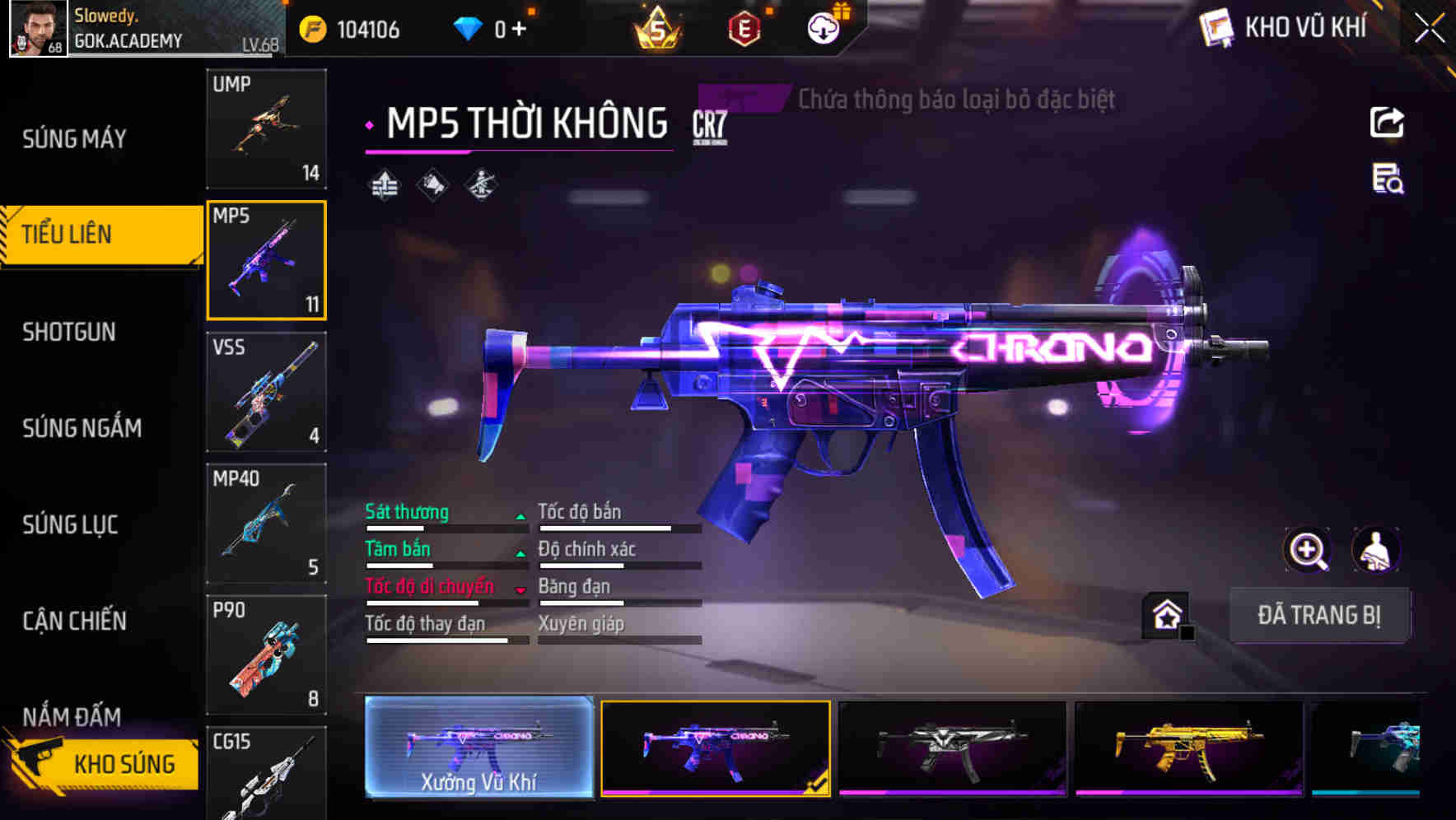Image resolution: width=1456 pixels, height=820 pixels.
Task: Expand the UMP weapon entry showing 14 items
Action: 266,129
